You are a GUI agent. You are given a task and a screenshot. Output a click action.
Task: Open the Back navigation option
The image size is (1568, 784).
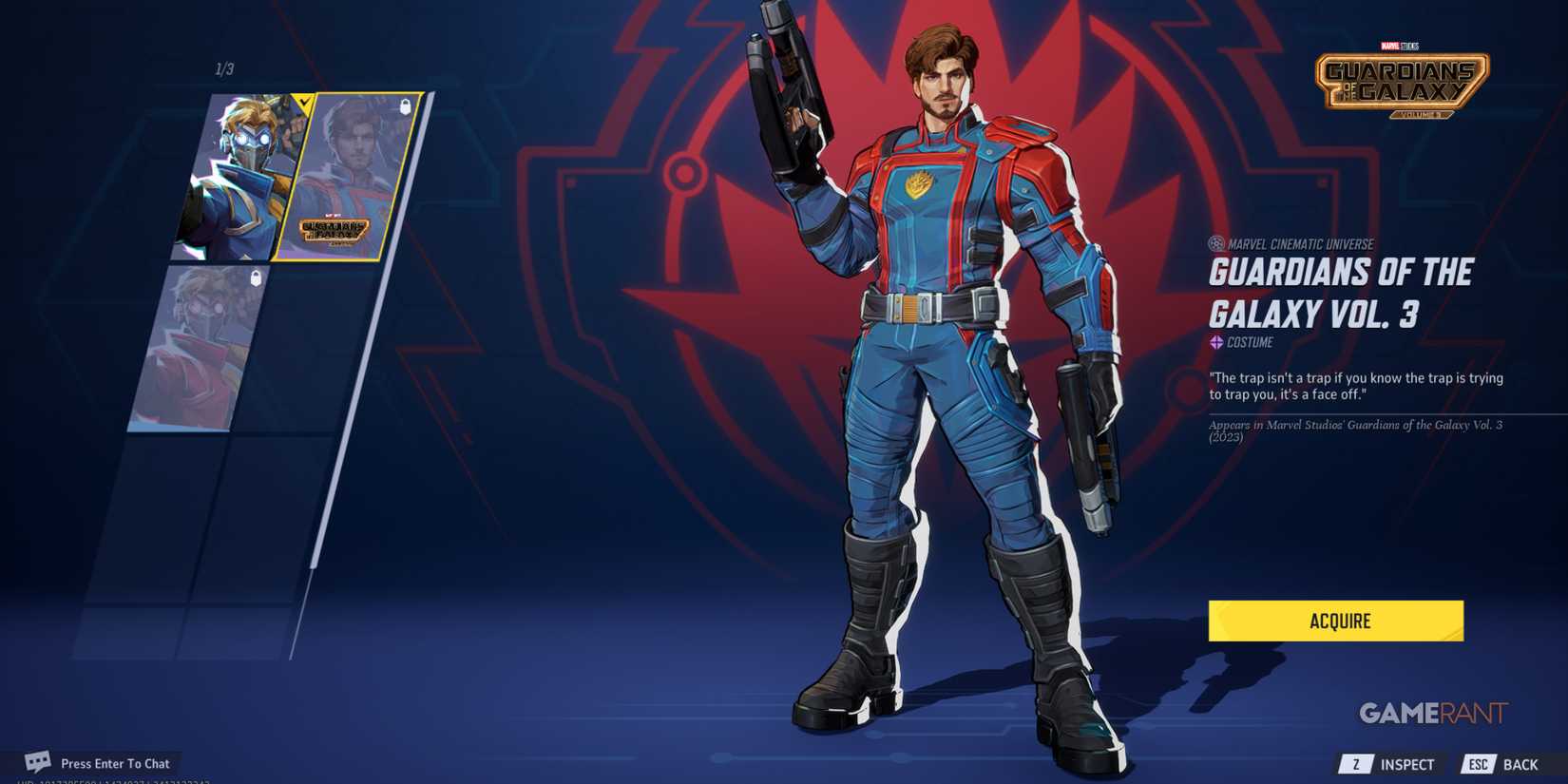[x=1521, y=763]
